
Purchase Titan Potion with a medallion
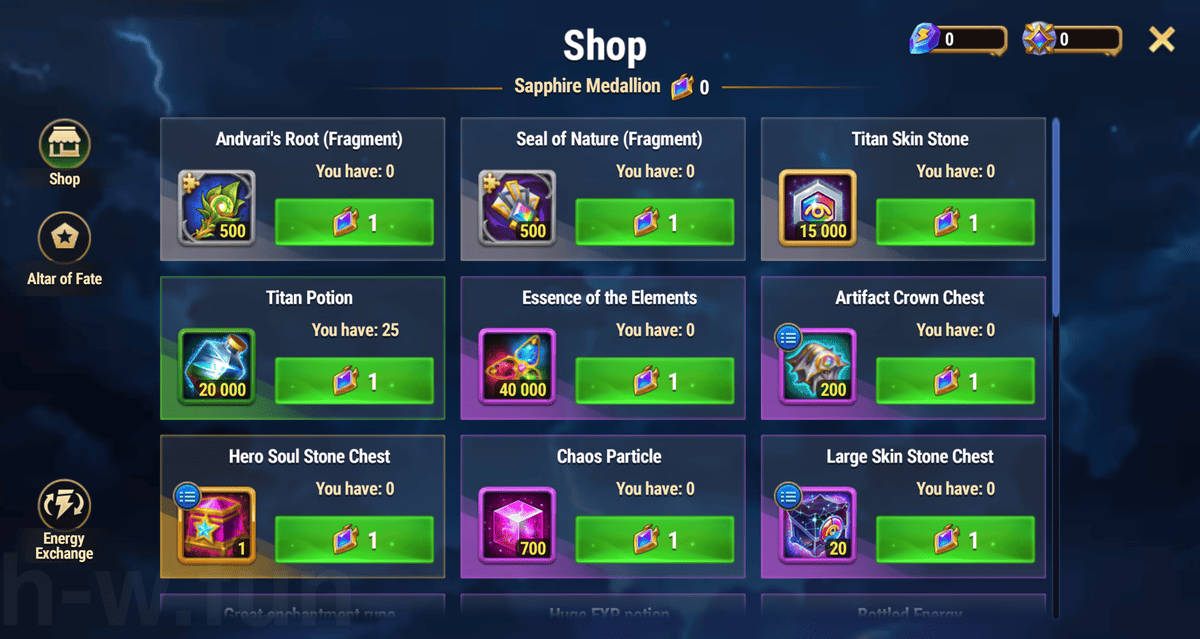[354, 381]
